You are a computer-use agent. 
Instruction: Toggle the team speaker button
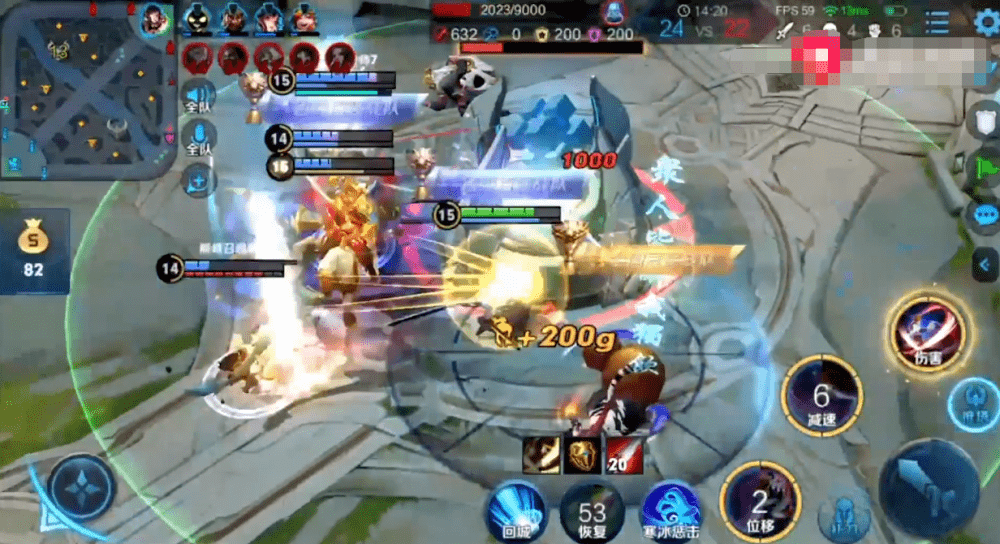199,97
